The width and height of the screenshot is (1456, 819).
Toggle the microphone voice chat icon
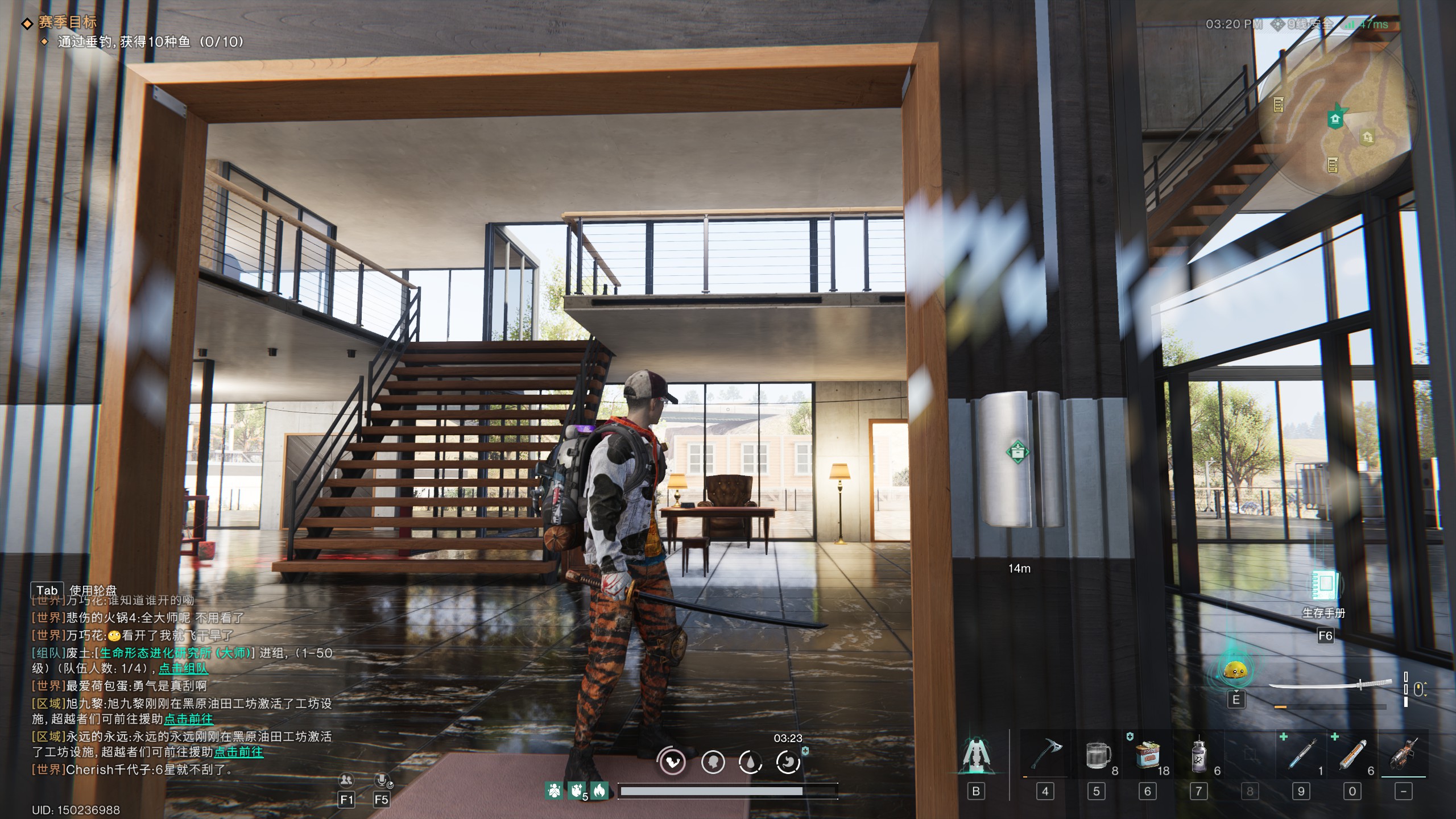(x=382, y=780)
